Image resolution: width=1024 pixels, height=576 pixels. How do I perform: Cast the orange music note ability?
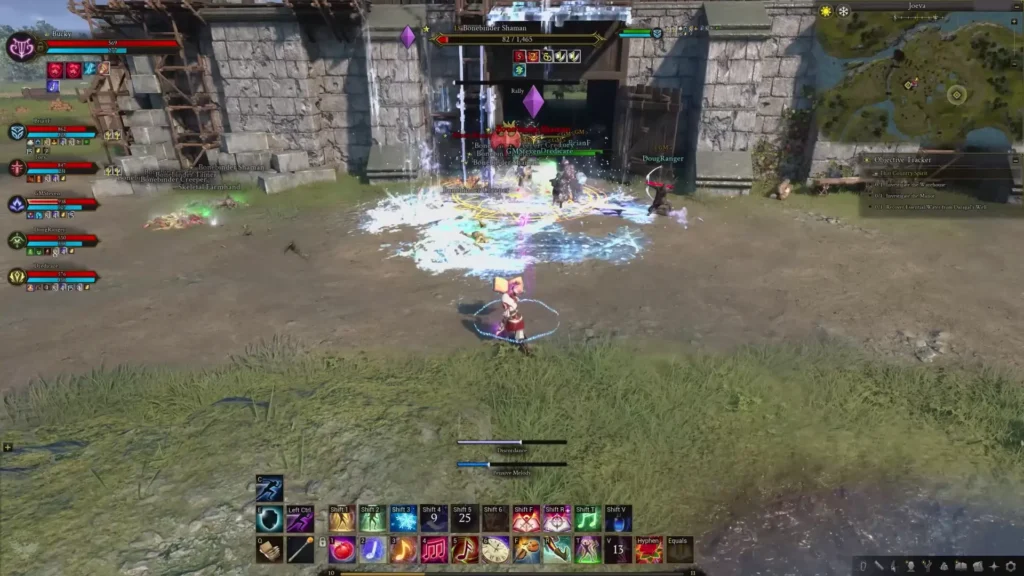point(404,550)
